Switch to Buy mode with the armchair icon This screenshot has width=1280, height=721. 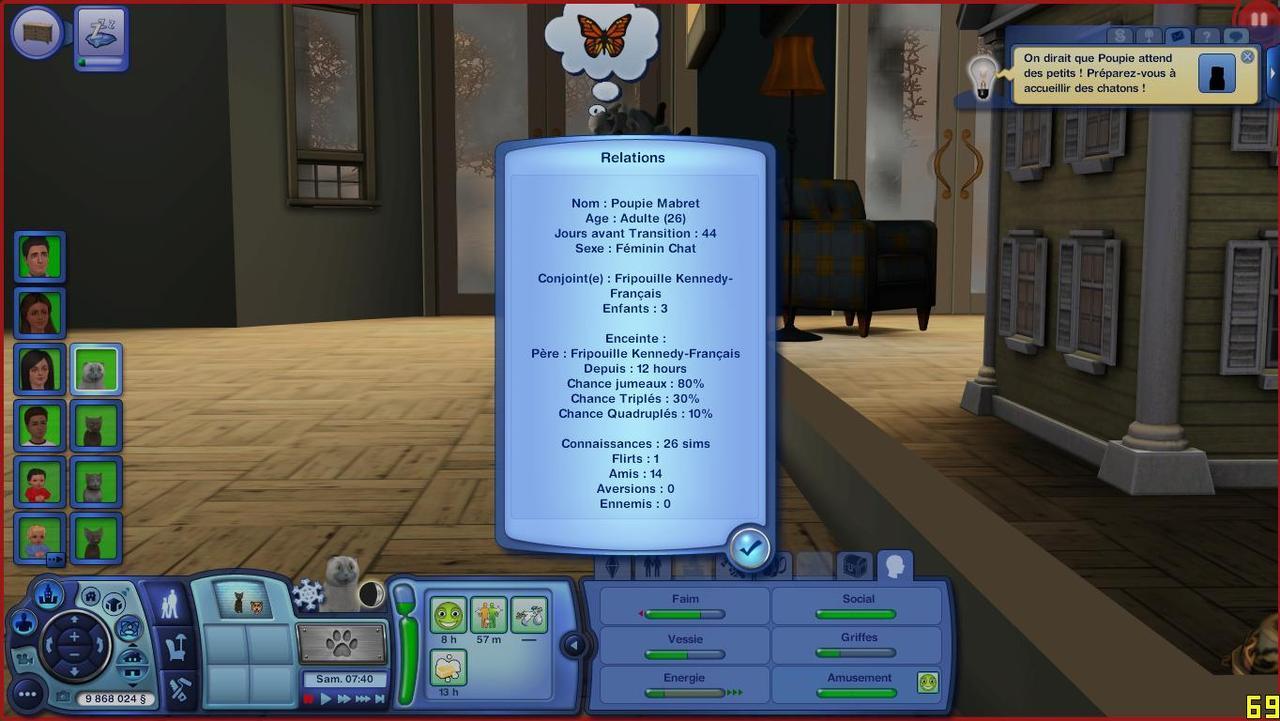click(177, 648)
